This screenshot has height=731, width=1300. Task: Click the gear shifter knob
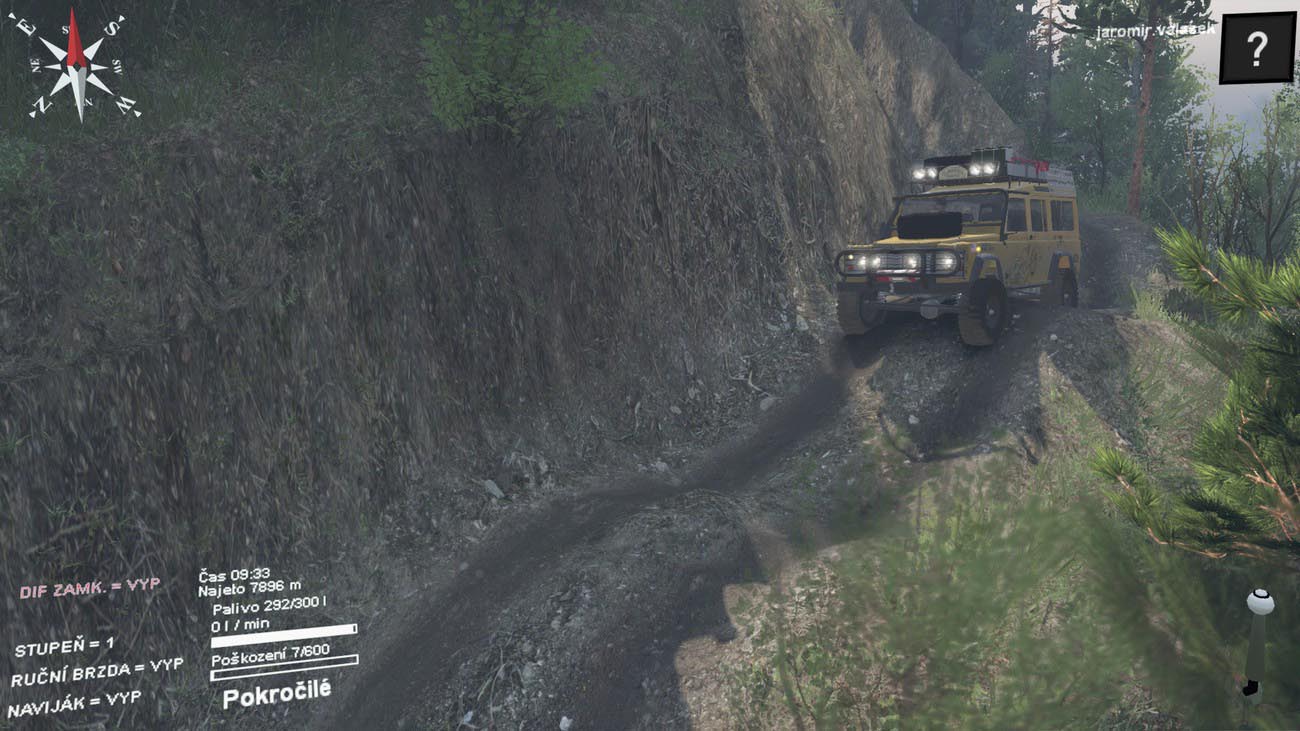1259,603
